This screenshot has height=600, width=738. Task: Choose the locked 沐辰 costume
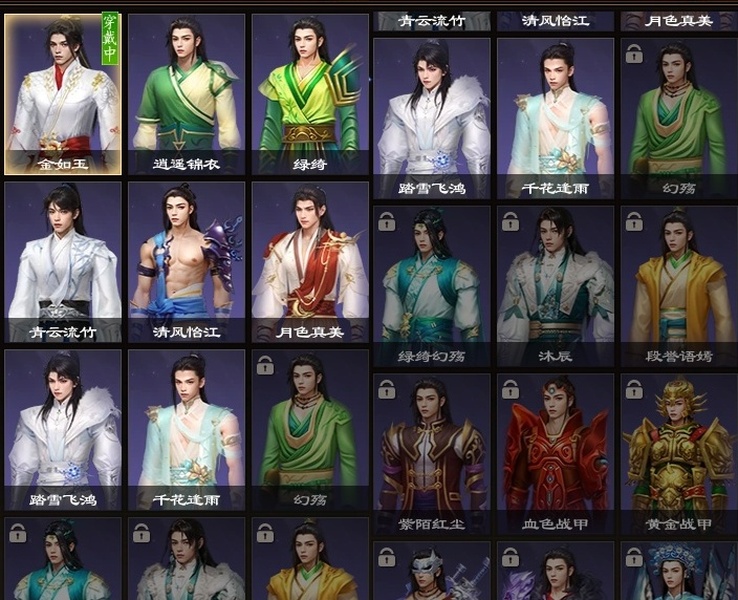click(x=555, y=286)
